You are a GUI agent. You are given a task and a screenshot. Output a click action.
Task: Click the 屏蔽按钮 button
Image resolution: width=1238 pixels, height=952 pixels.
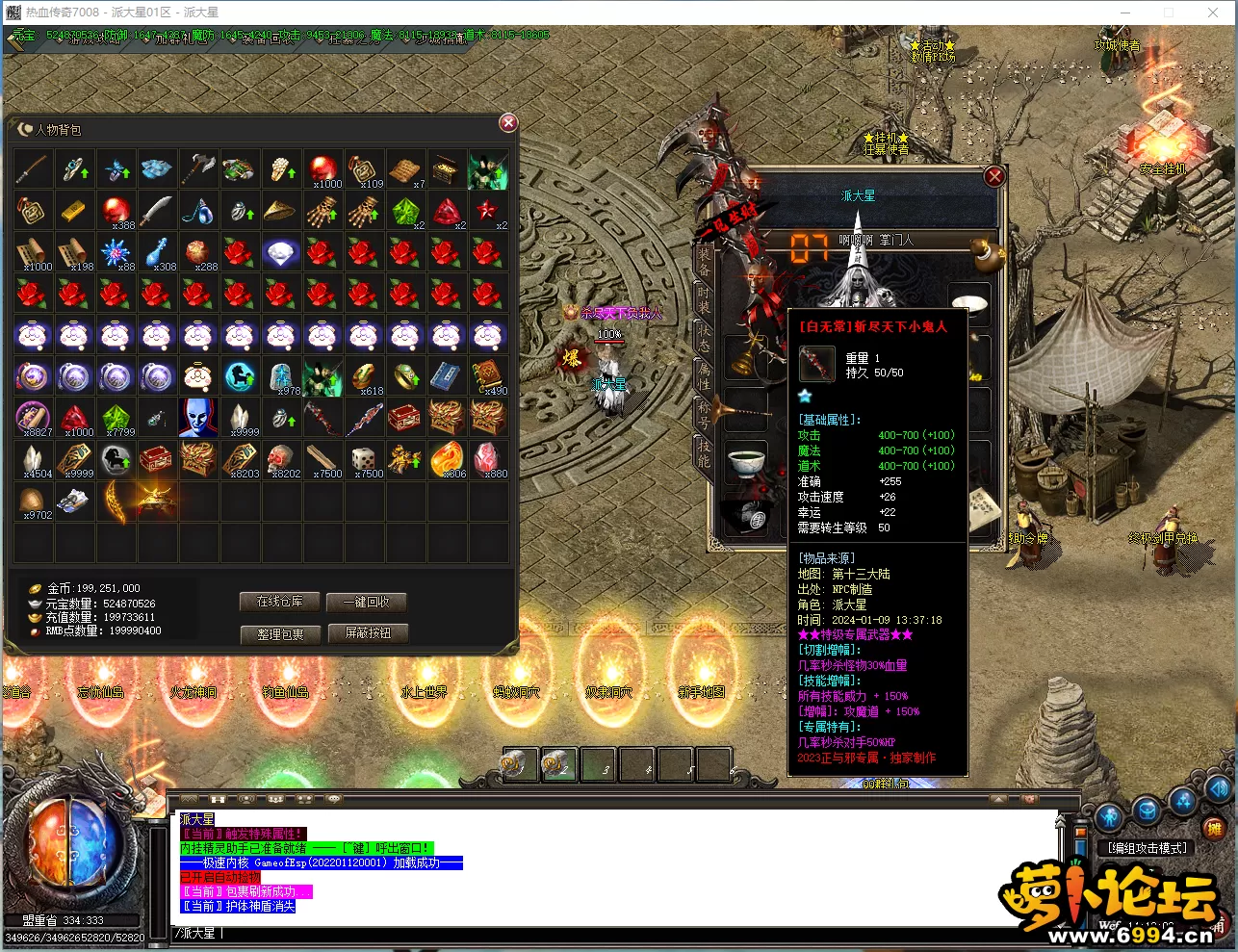(x=368, y=633)
